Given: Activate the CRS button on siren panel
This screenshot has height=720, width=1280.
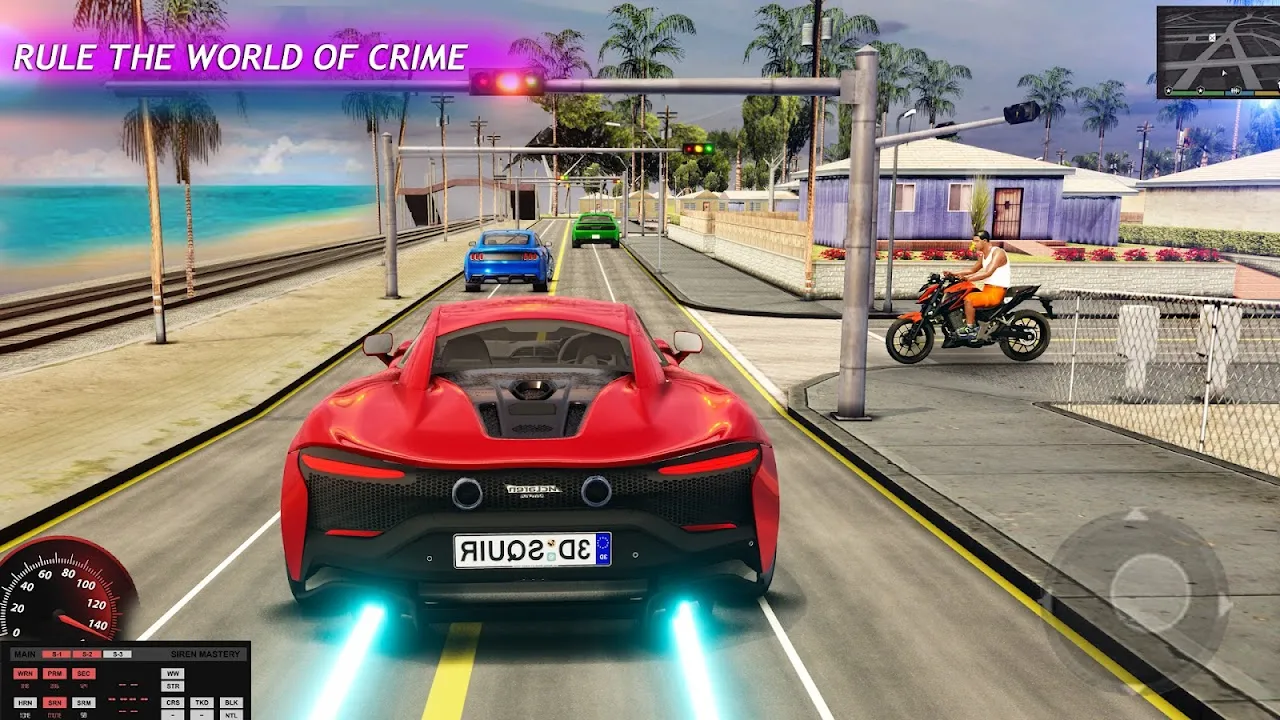Looking at the screenshot, I should [173, 703].
